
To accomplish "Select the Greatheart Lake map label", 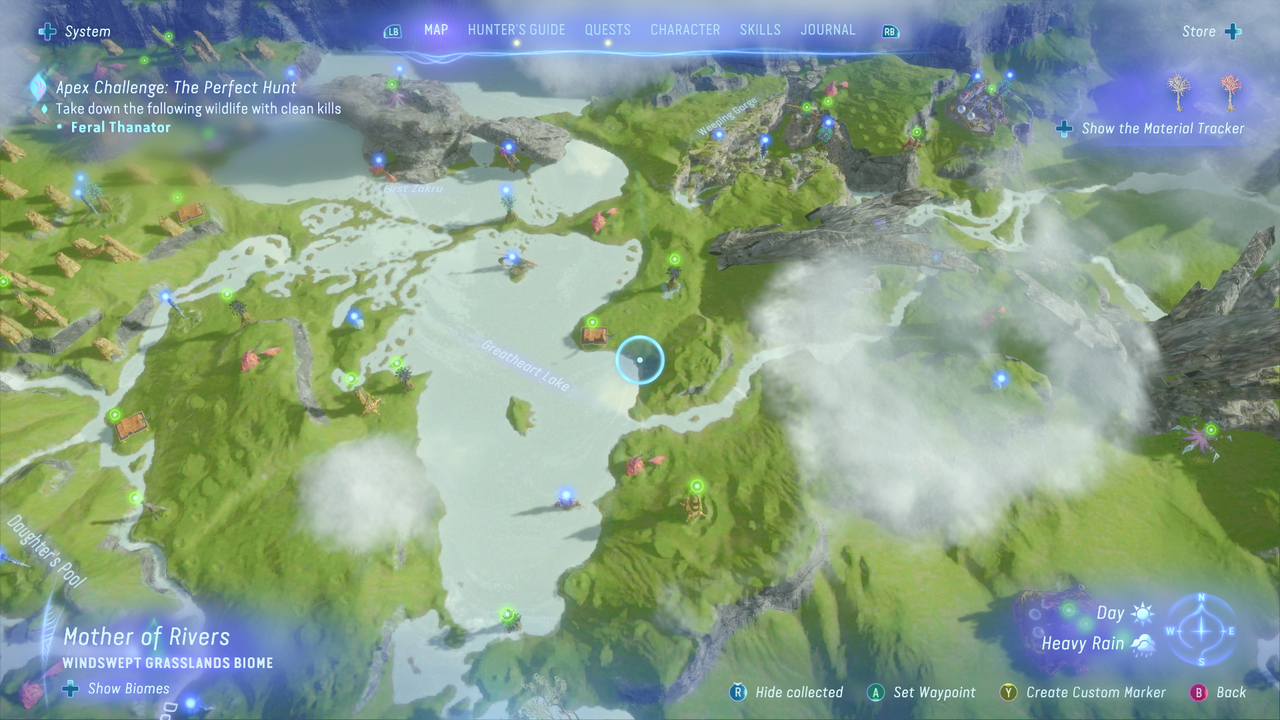I will pyautogui.click(x=526, y=364).
